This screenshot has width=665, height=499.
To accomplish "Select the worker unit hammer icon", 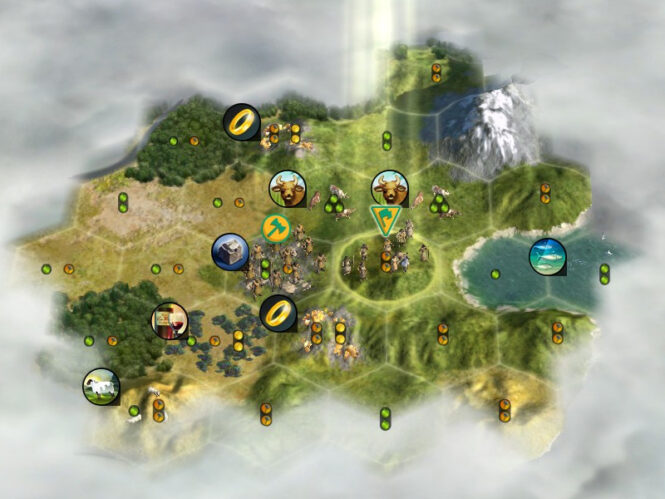I will [277, 228].
